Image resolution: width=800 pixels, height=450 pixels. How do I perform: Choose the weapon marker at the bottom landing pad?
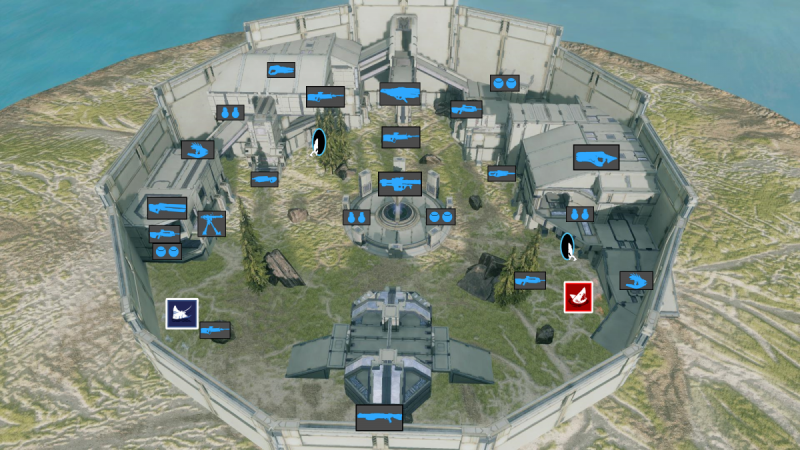coord(379,417)
